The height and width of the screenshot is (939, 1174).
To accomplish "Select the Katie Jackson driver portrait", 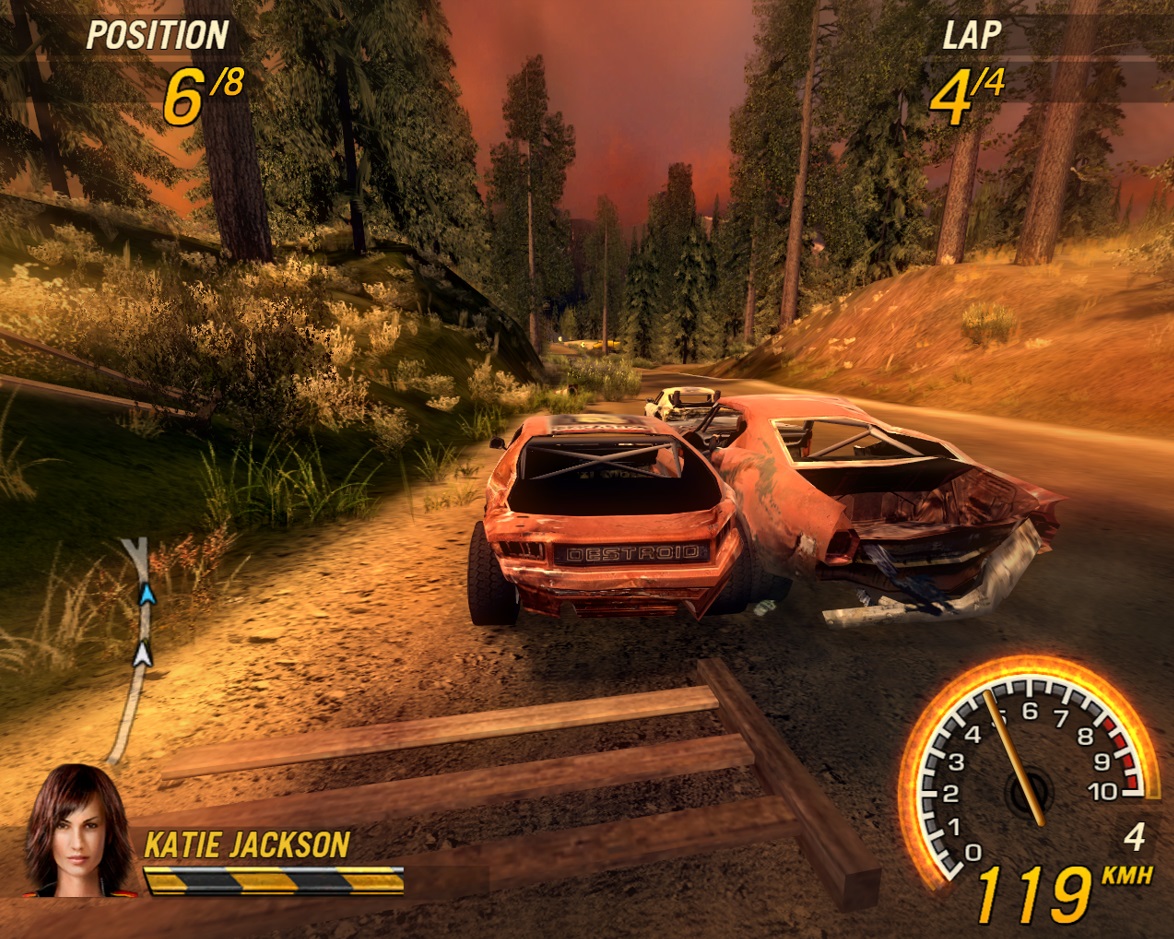I will pos(77,832).
